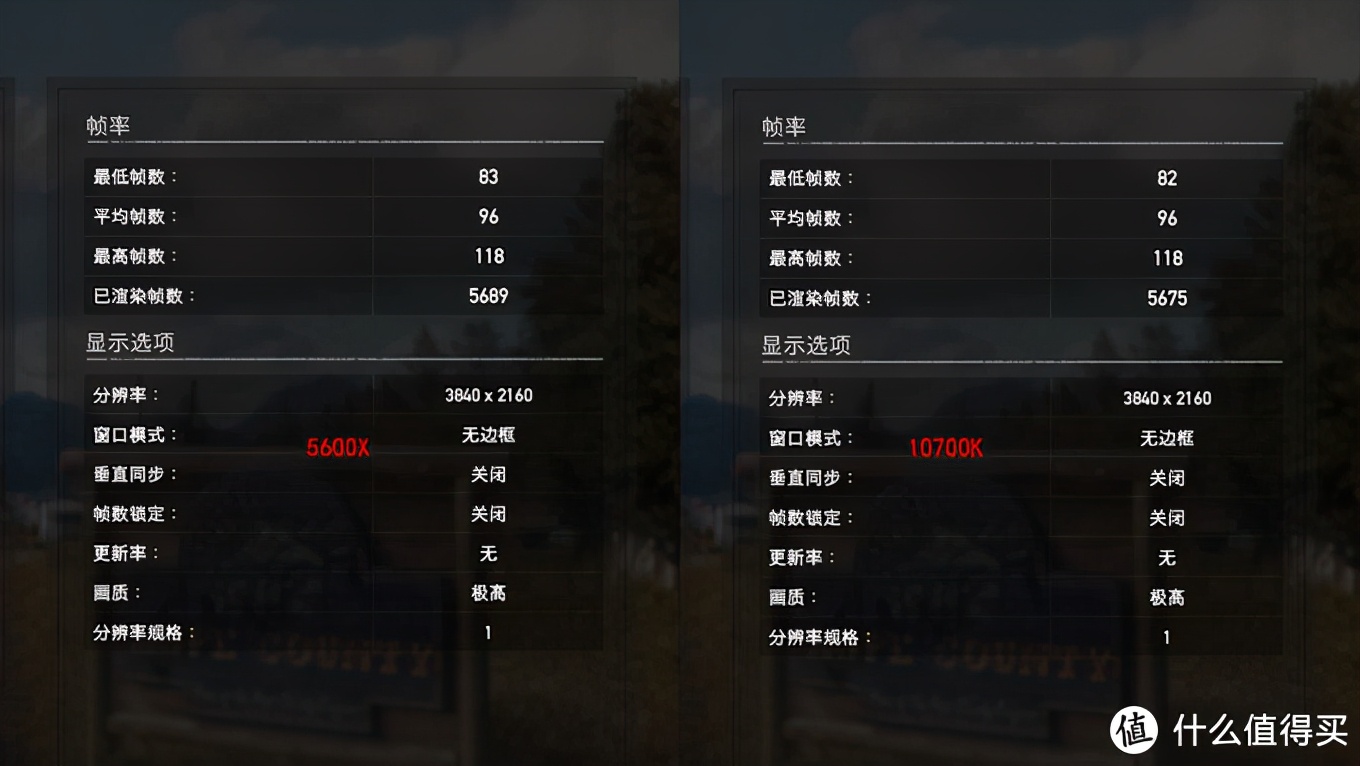Viewport: 1360px width, 766px height.
Task: Select 极高 quality value in left panel
Action: click(489, 593)
